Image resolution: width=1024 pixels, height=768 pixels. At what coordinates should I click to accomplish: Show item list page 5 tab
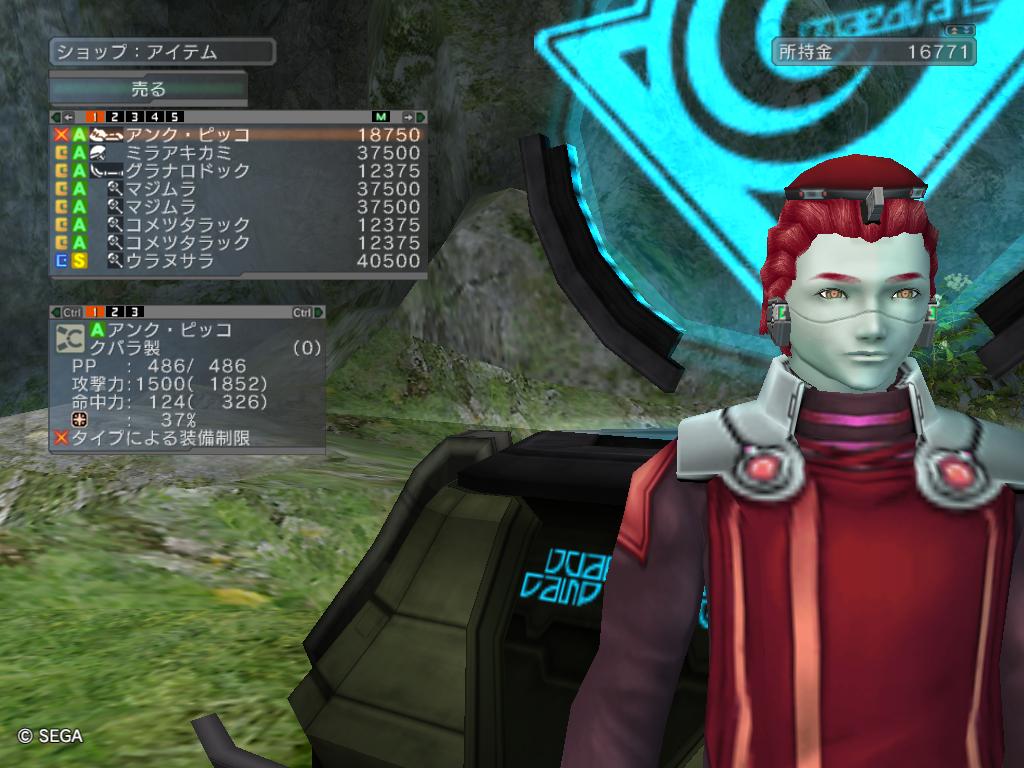[x=175, y=117]
